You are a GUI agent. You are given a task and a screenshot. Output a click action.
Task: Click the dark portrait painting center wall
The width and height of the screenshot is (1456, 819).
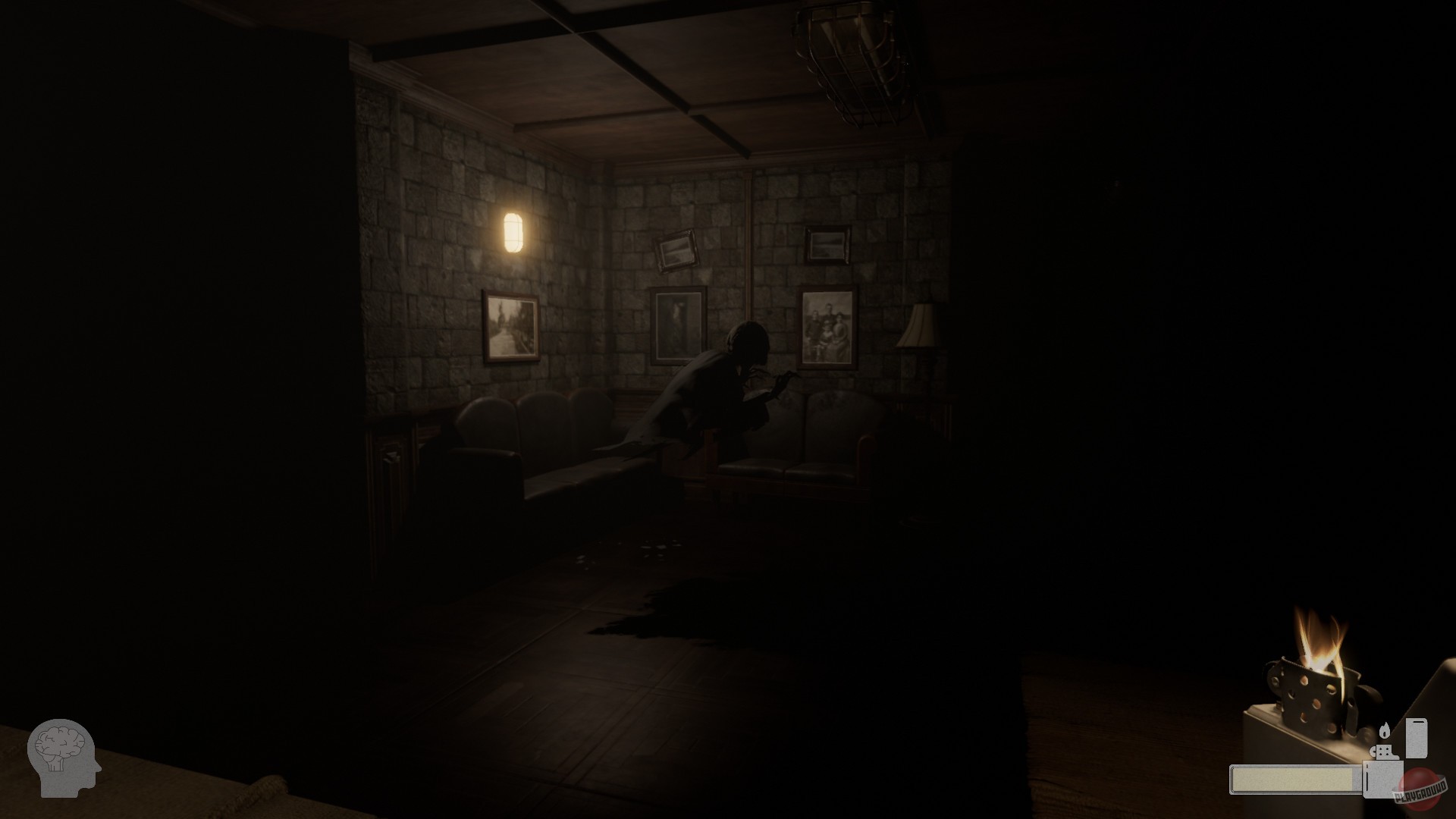coord(679,326)
